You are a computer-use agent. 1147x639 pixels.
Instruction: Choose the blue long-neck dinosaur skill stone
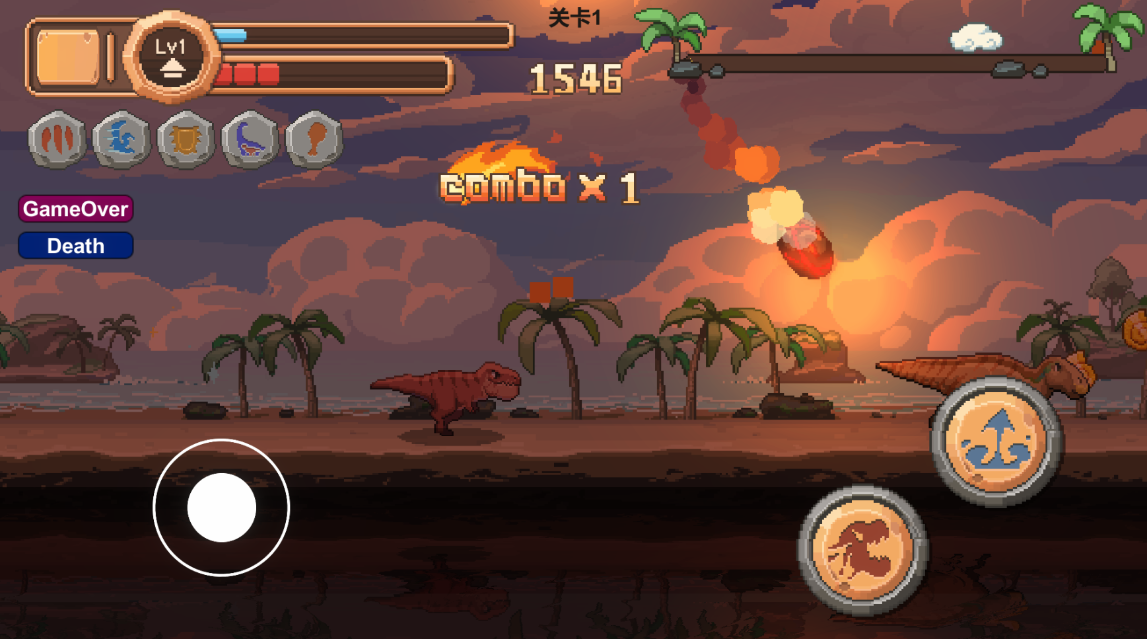pyautogui.click(x=251, y=140)
